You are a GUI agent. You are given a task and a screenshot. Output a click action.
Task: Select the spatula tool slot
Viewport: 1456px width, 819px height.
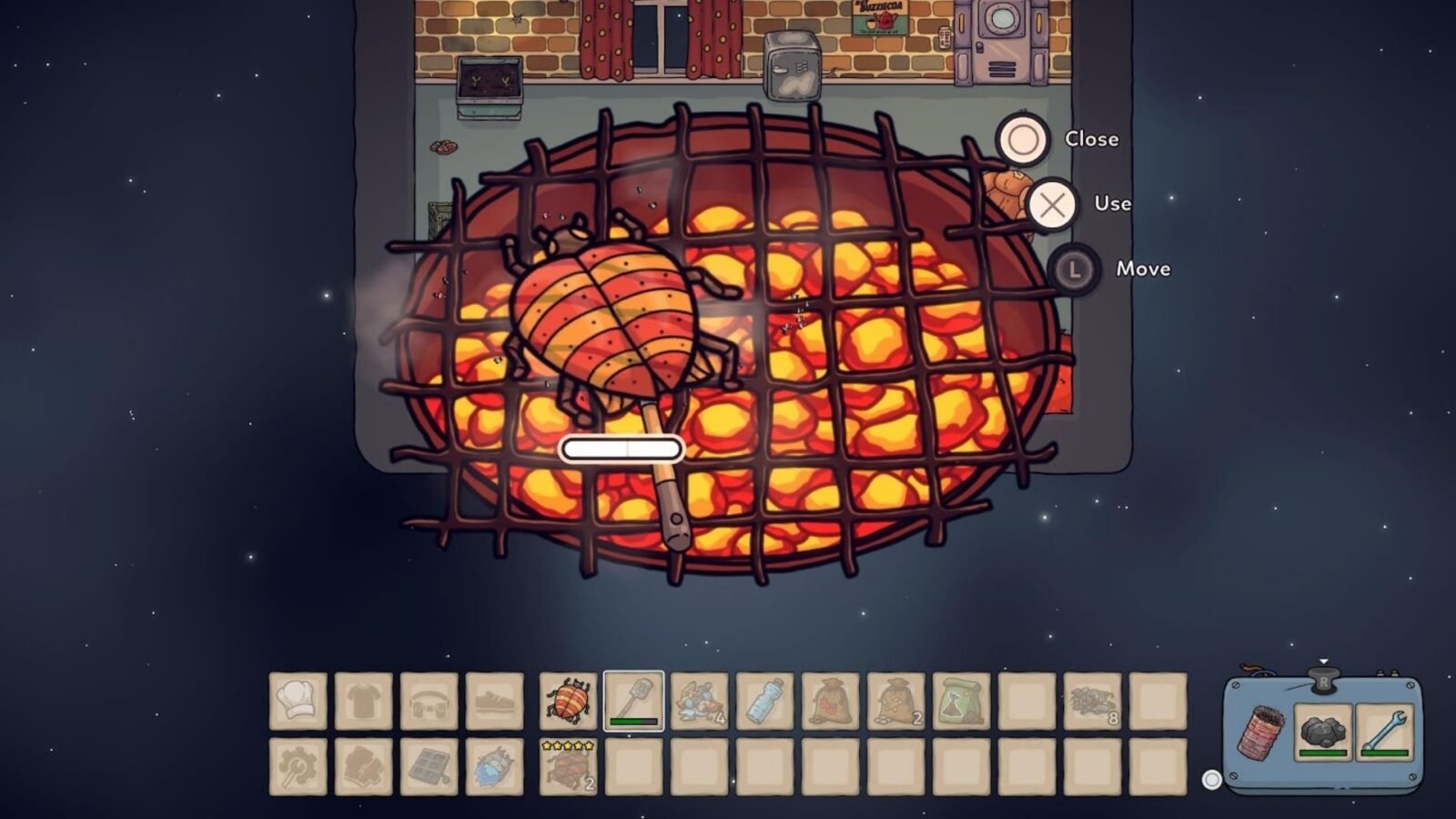(634, 702)
